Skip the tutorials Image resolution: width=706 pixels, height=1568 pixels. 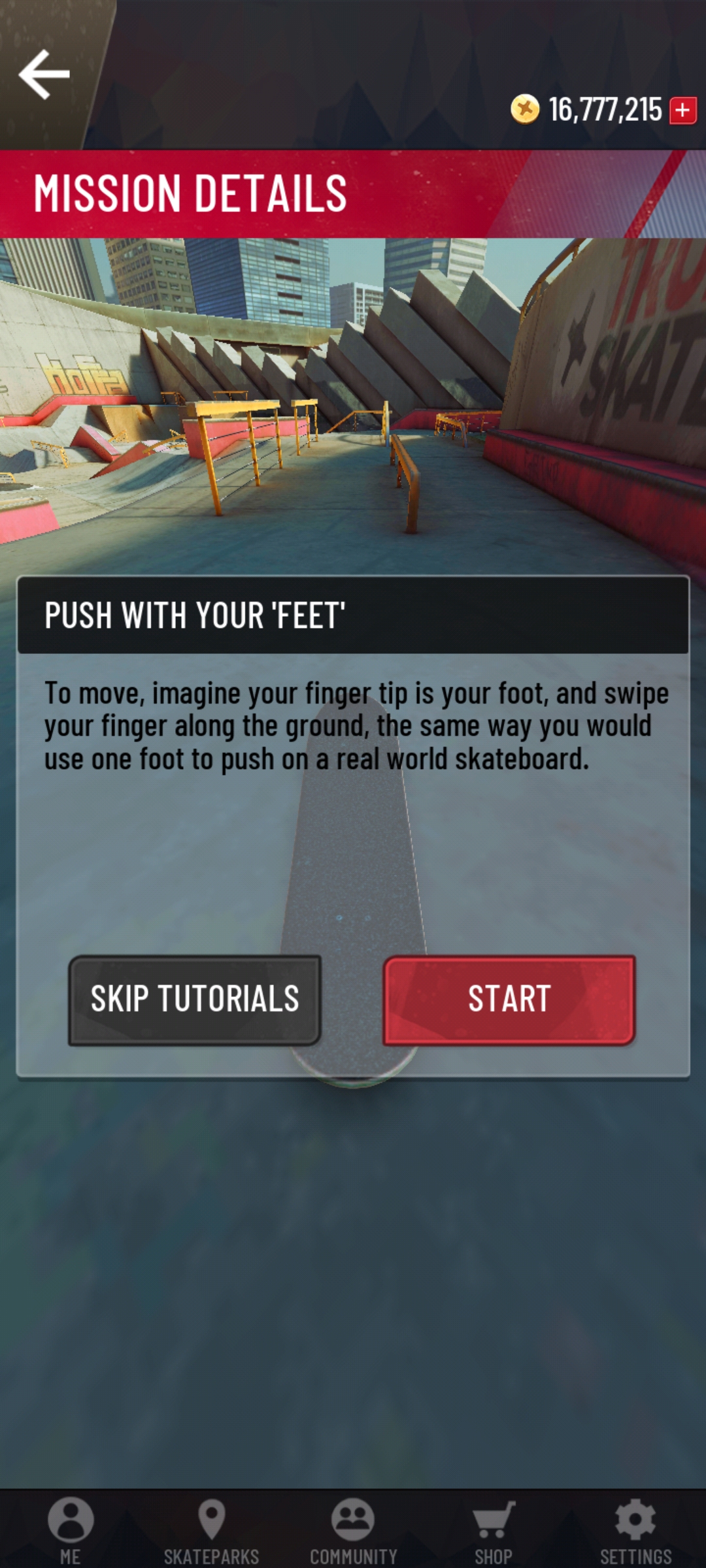(x=195, y=1000)
